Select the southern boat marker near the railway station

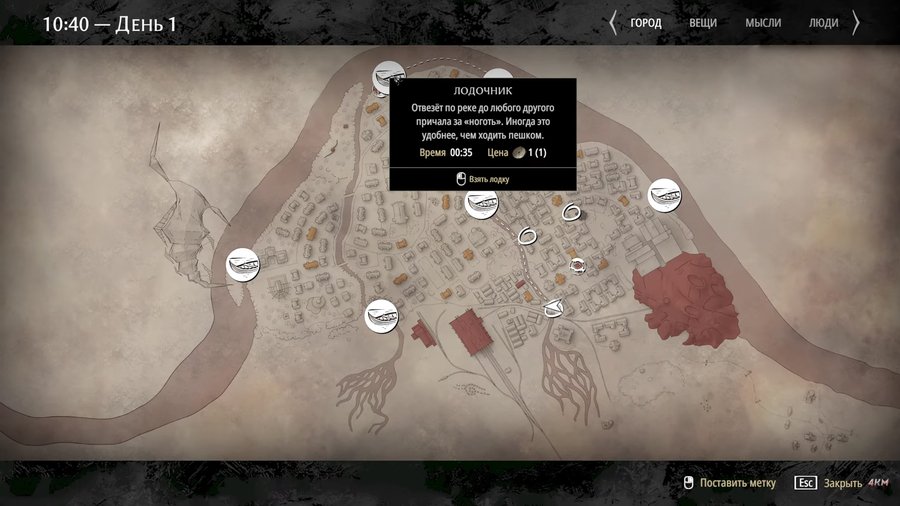tap(380, 316)
